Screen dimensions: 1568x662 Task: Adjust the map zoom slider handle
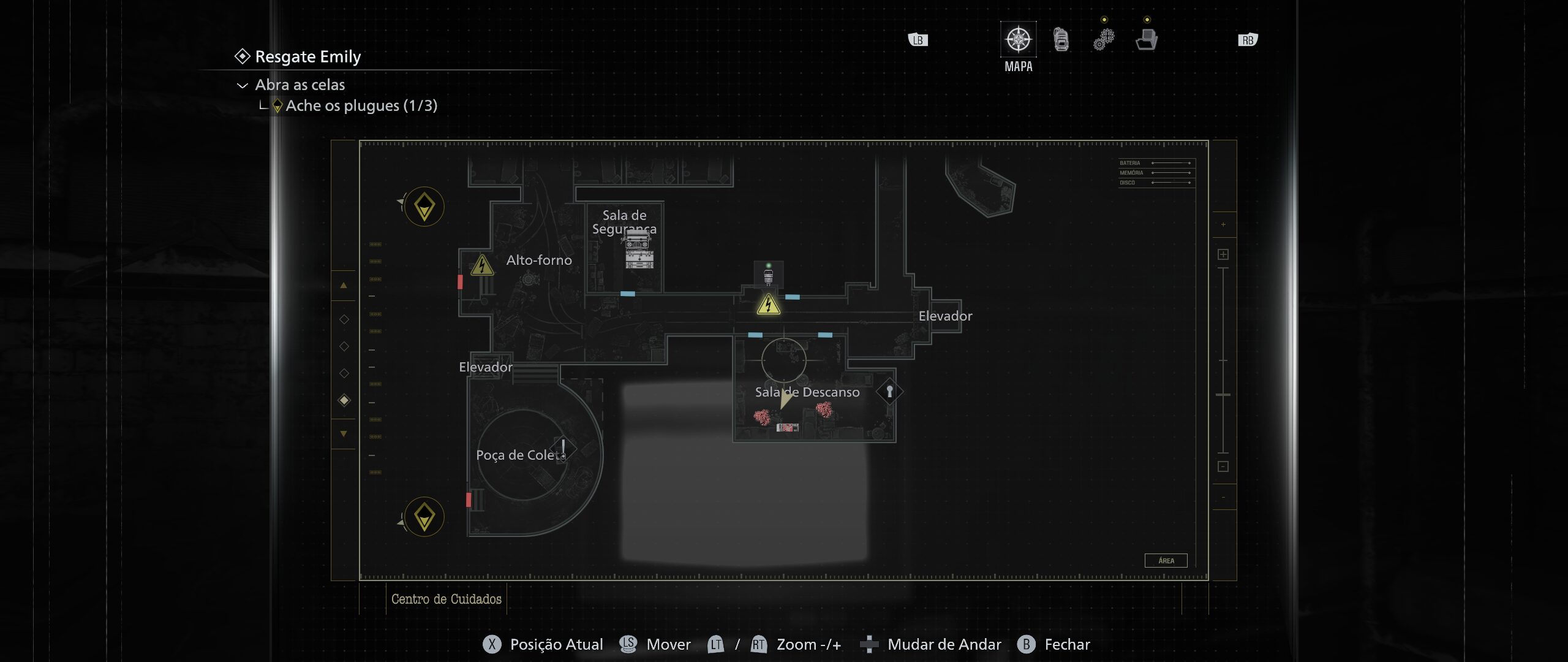tap(1223, 395)
